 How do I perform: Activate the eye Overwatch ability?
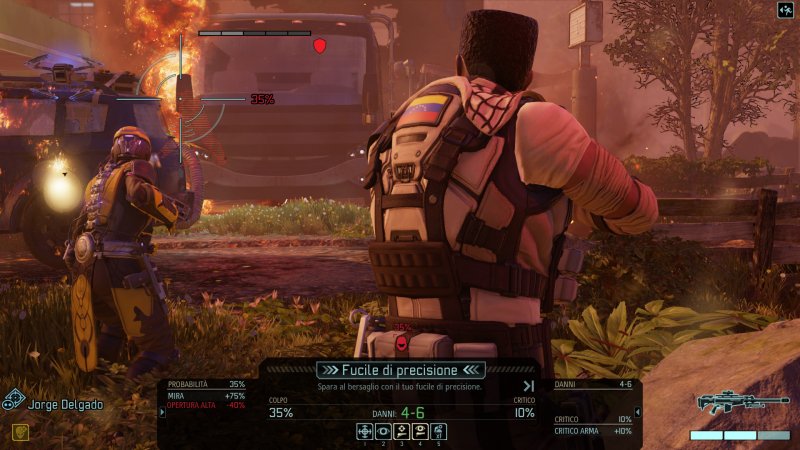[383, 431]
